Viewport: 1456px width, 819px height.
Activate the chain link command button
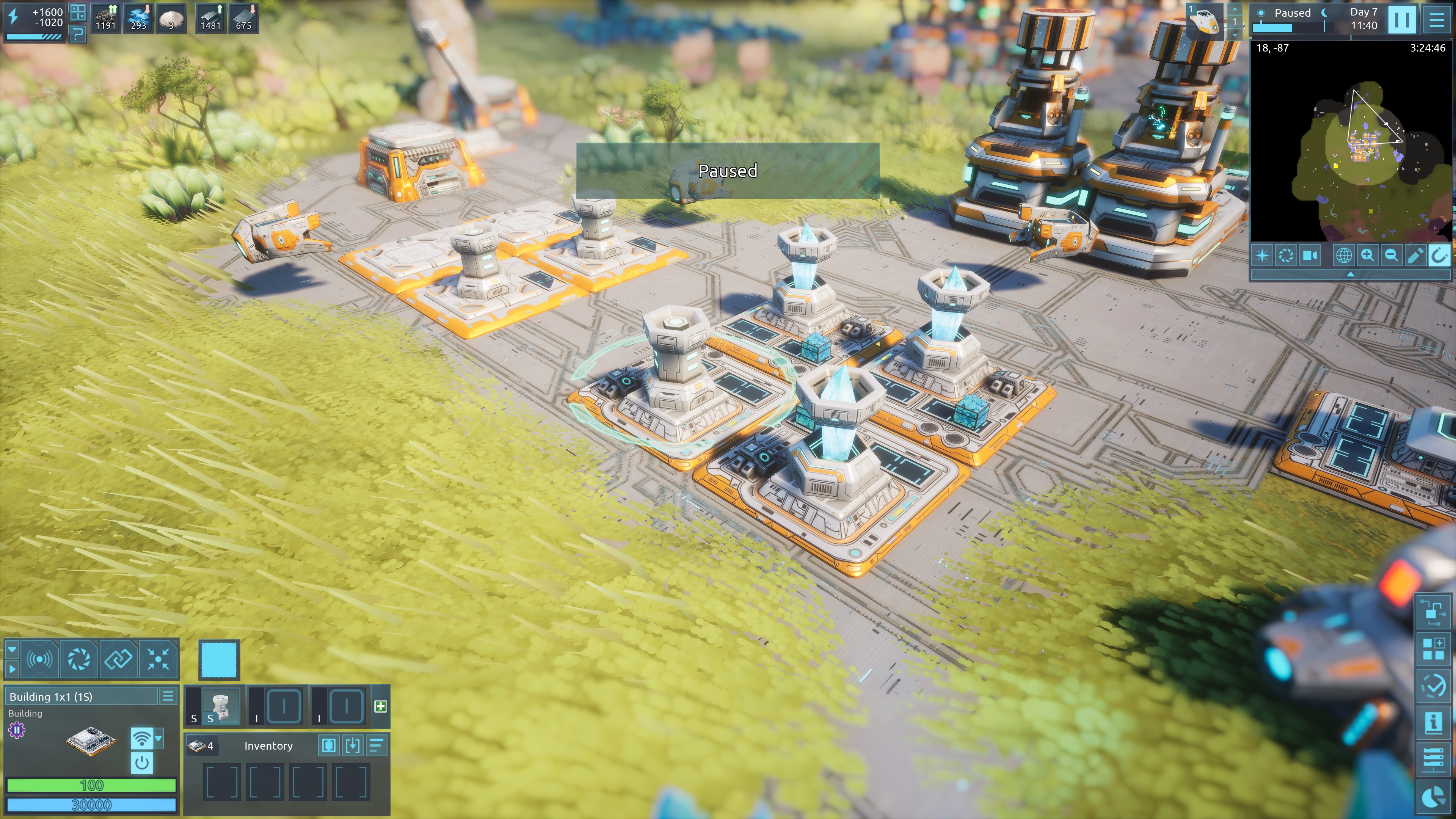point(118,659)
